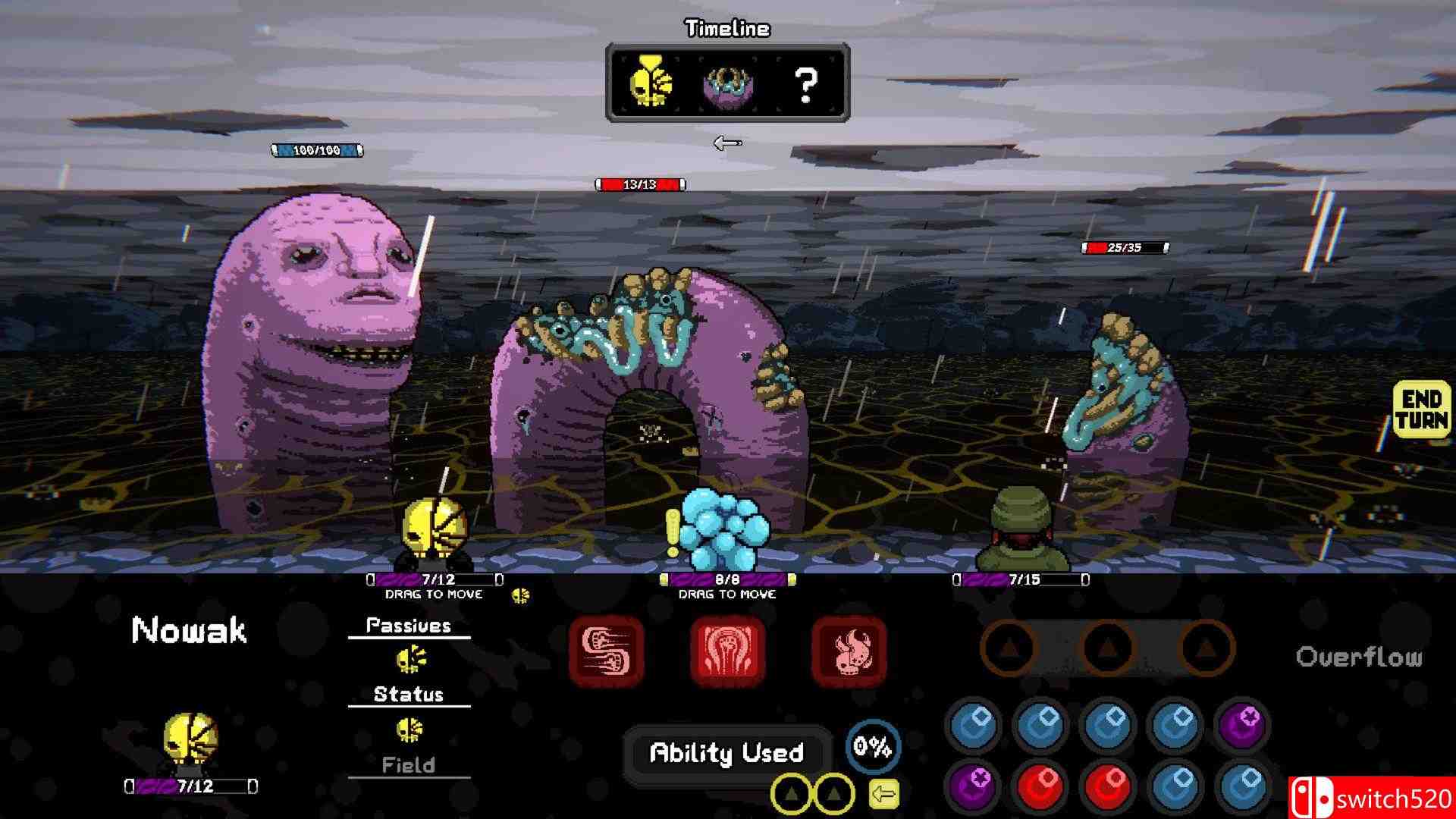Click the skull icon under Passives
1456x819 pixels.
tap(410, 658)
